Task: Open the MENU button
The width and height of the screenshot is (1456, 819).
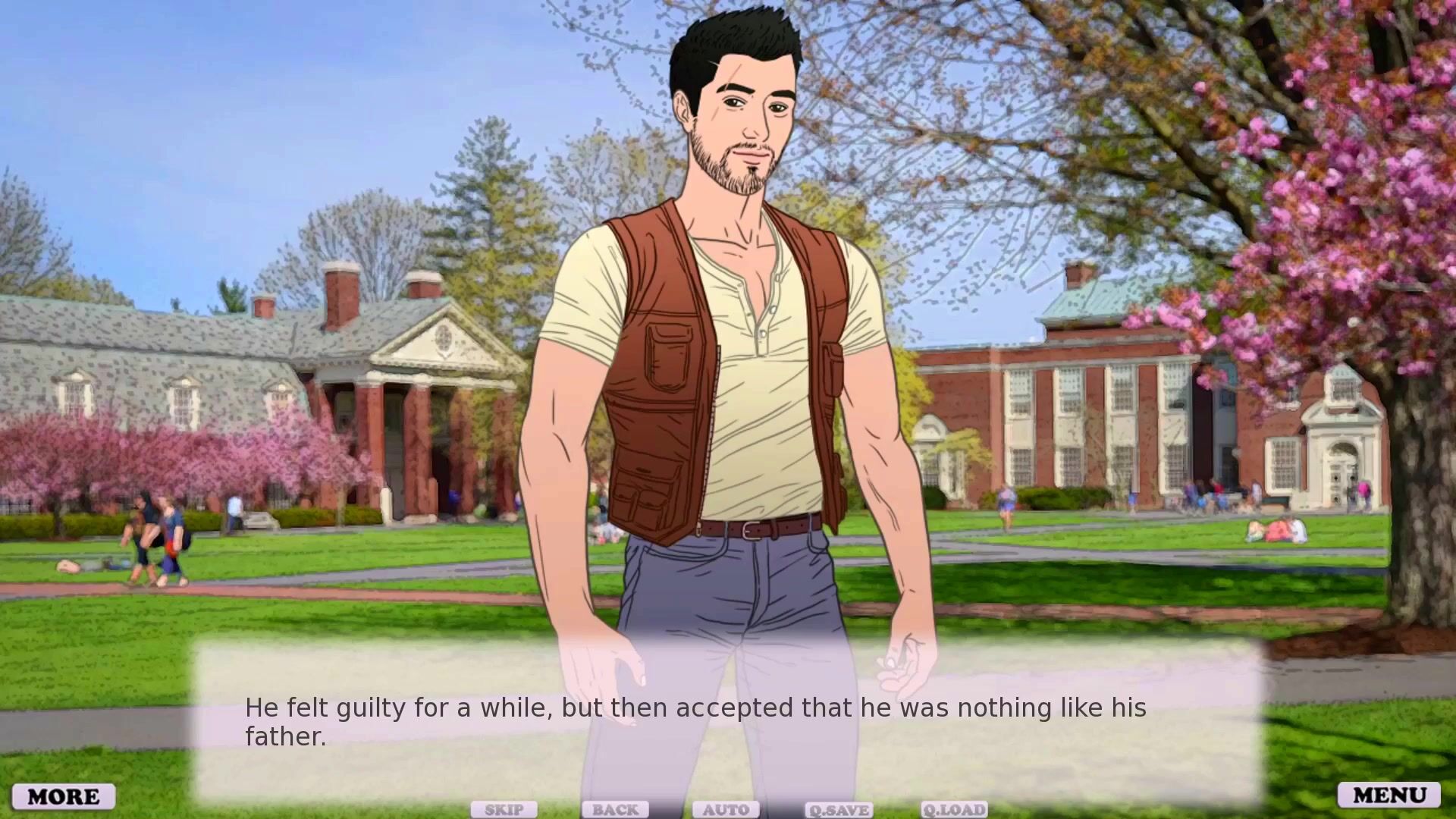Action: click(1389, 795)
